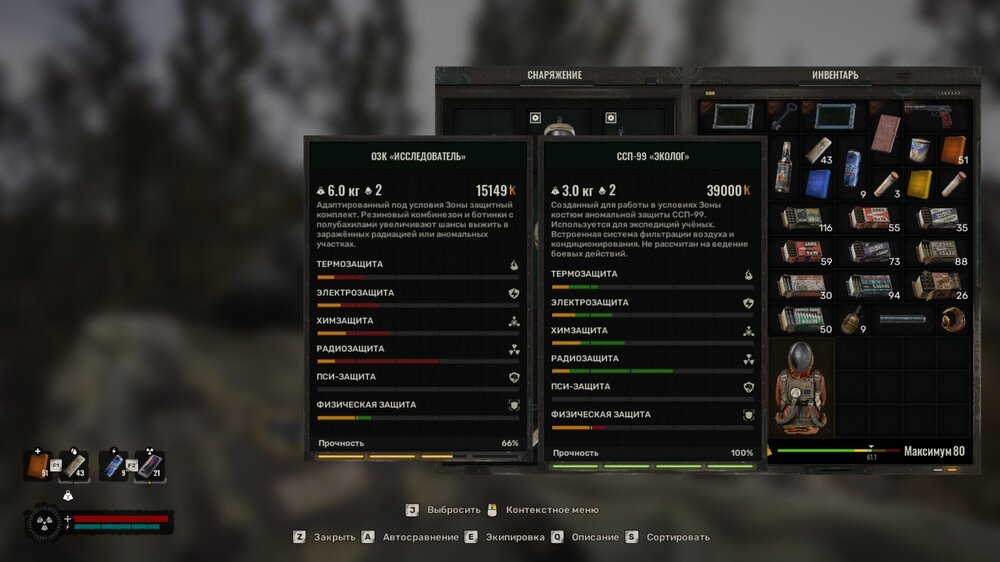The image size is (1000, 562).
Task: Select the bandage stack of 43
Action: coord(820,151)
